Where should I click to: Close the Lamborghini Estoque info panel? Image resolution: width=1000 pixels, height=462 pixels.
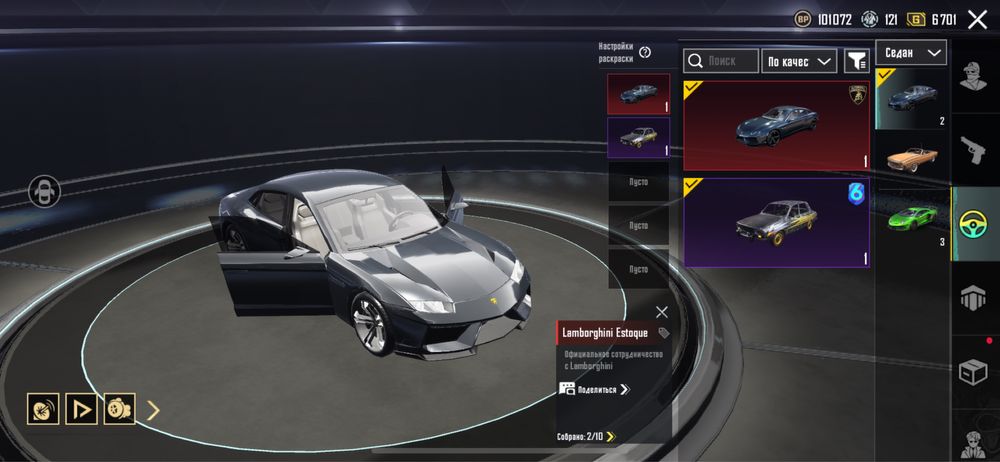pos(661,312)
